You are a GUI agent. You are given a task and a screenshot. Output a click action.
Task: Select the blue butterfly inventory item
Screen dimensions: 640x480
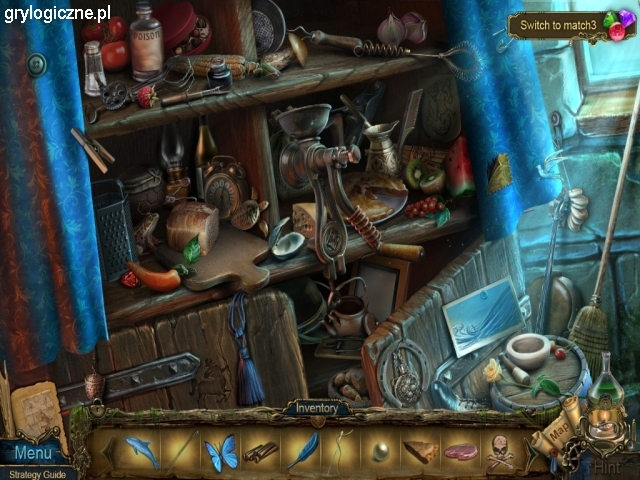tap(220, 452)
